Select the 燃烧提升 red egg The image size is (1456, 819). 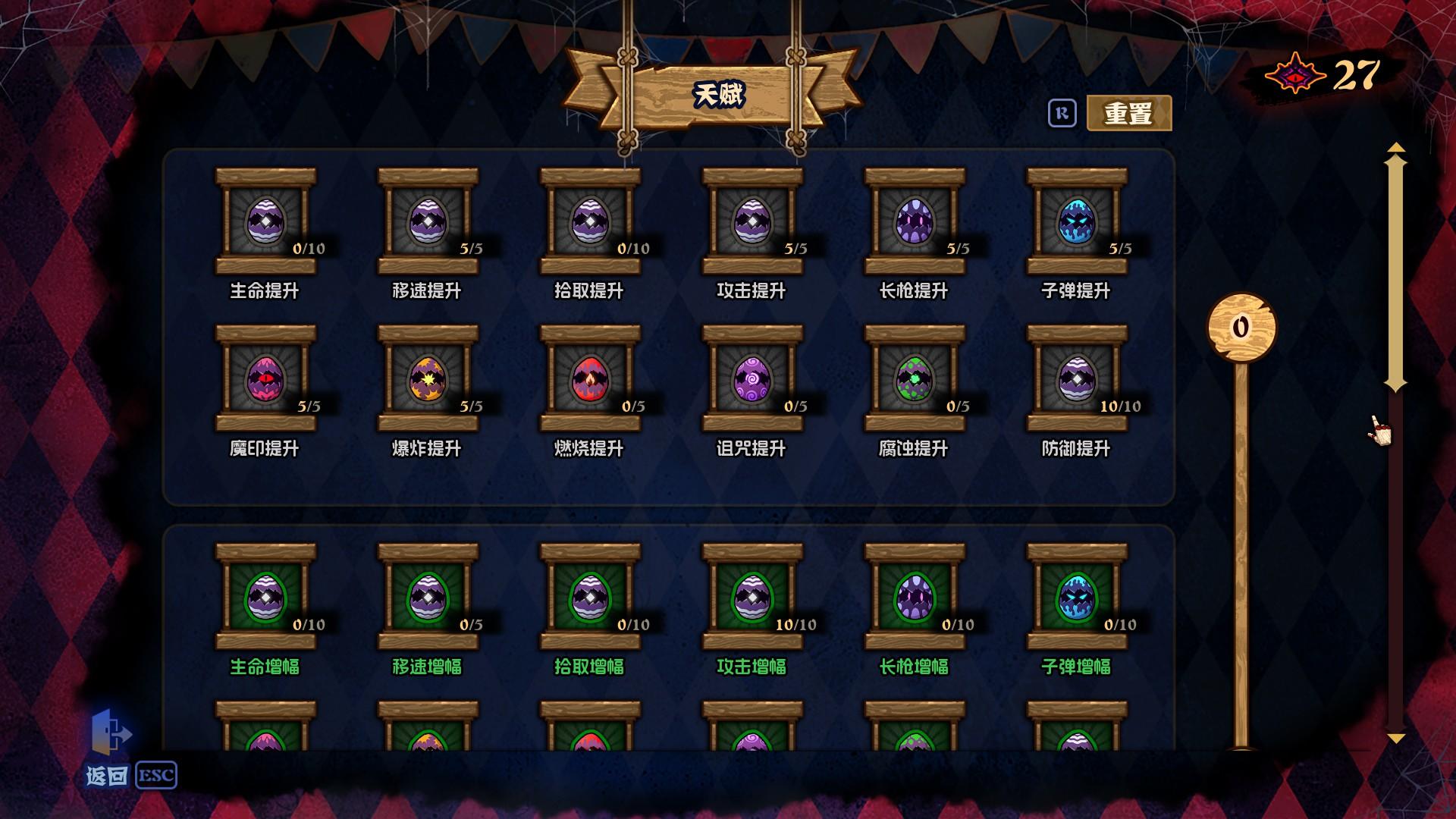590,377
